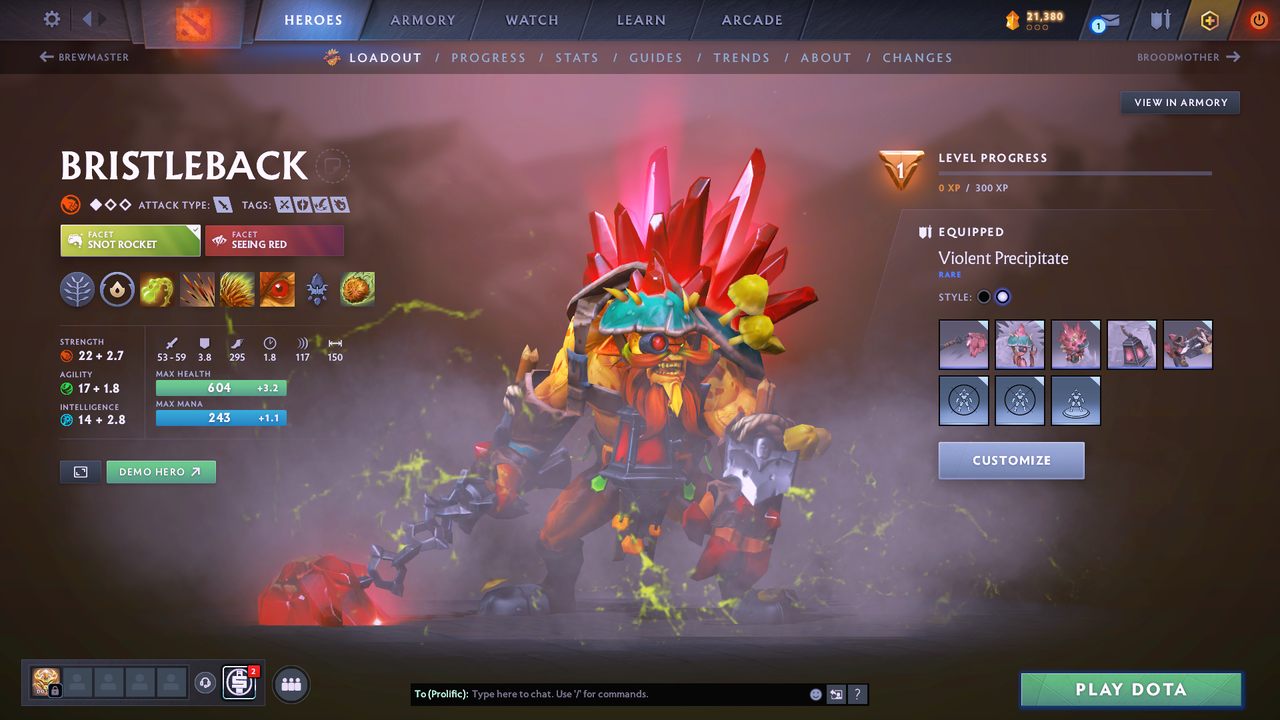Select the Quill Spray ability icon
Image resolution: width=1280 pixels, height=720 pixels.
[197, 289]
